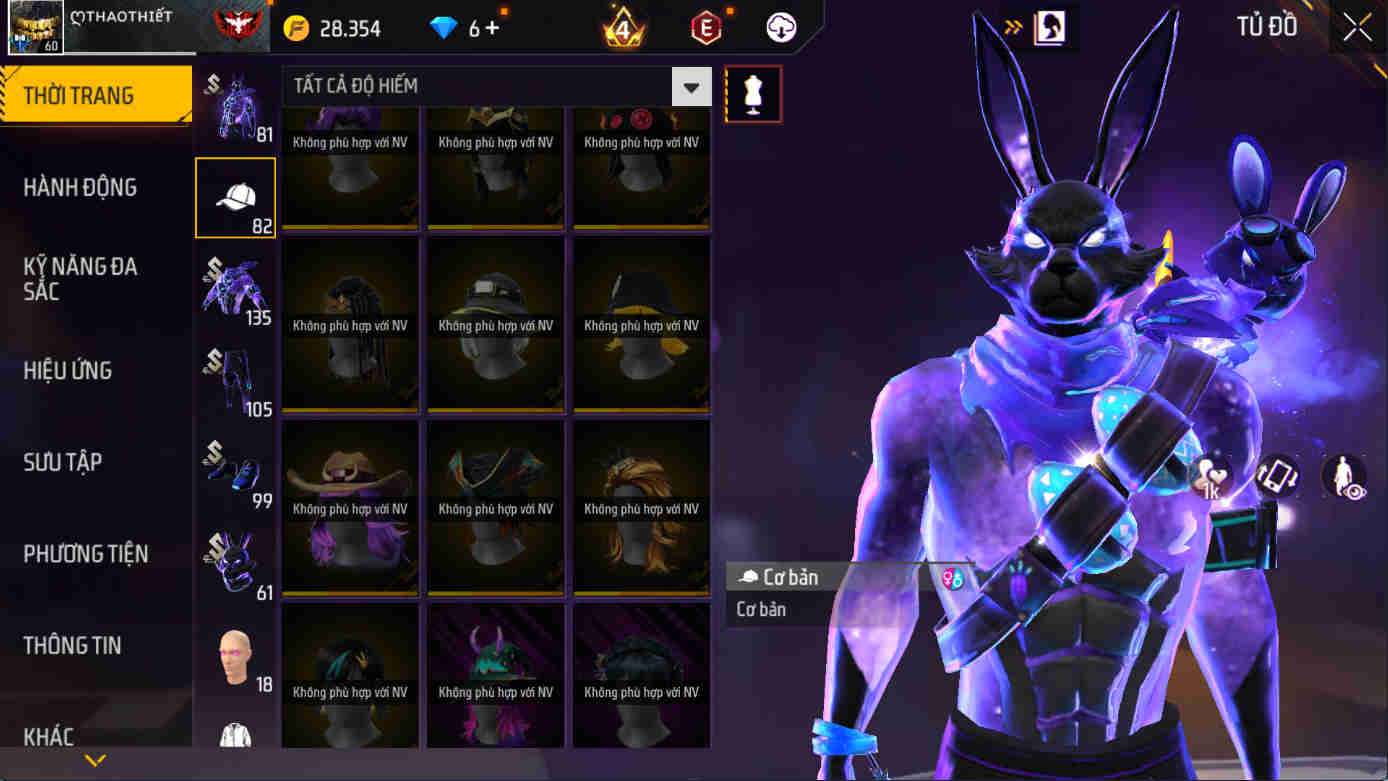Select the cap headwear category icon

click(x=234, y=197)
